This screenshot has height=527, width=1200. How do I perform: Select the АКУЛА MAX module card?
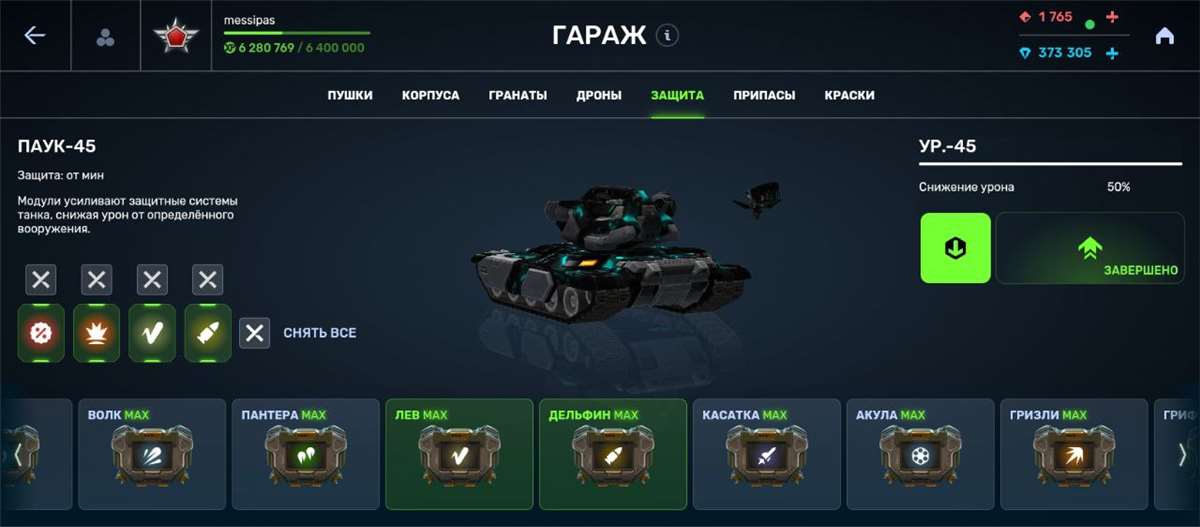920,454
